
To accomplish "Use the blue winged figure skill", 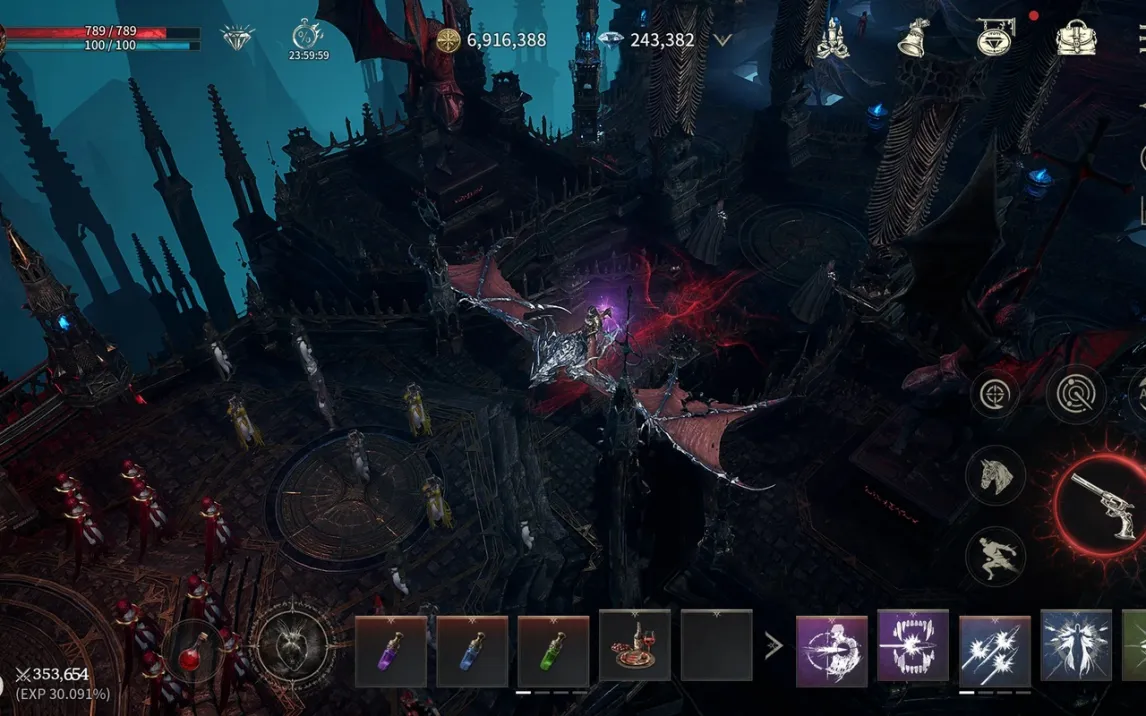I will pos(1076,646).
